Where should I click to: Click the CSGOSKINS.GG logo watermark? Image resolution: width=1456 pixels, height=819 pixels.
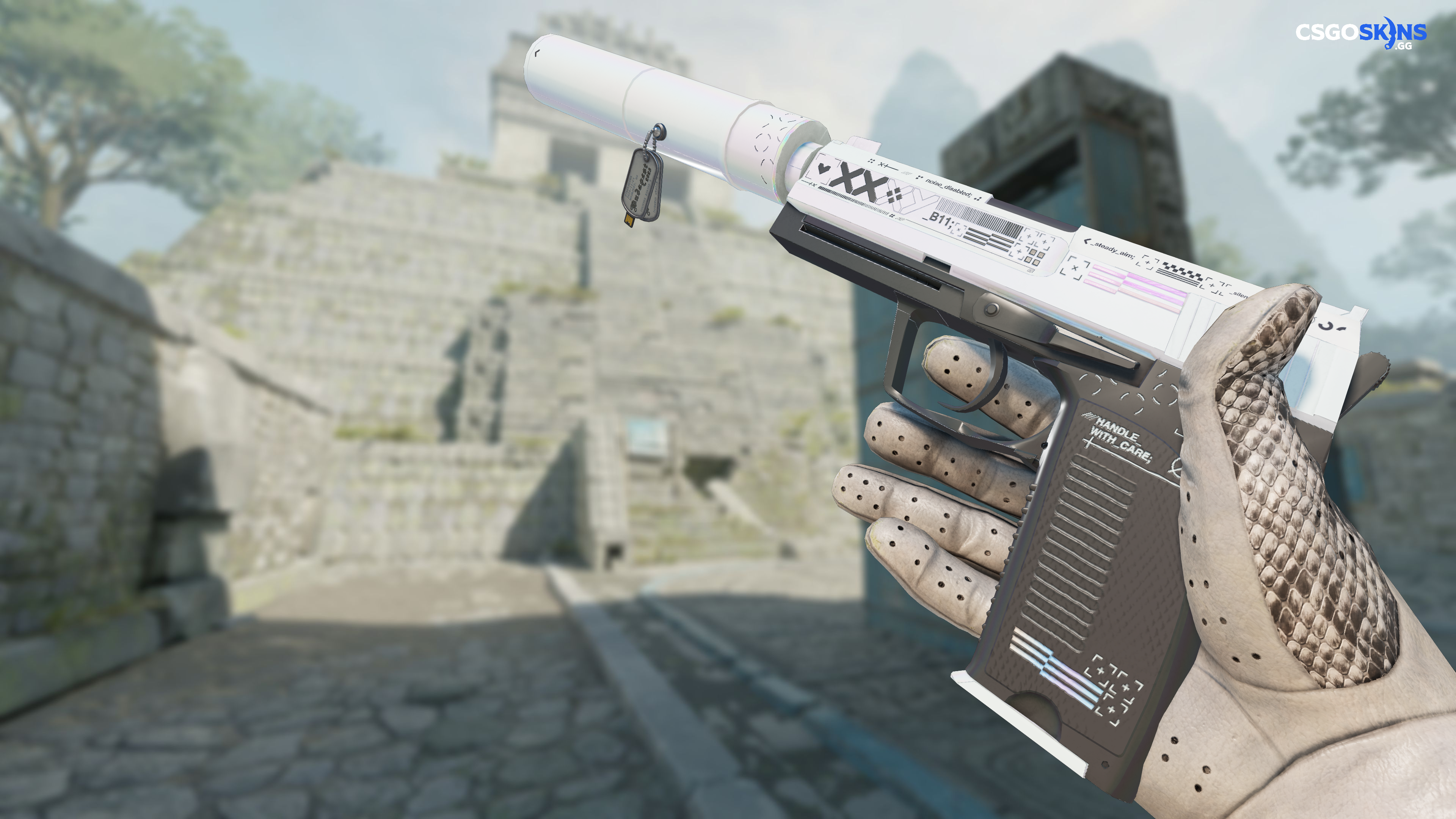tap(1360, 33)
